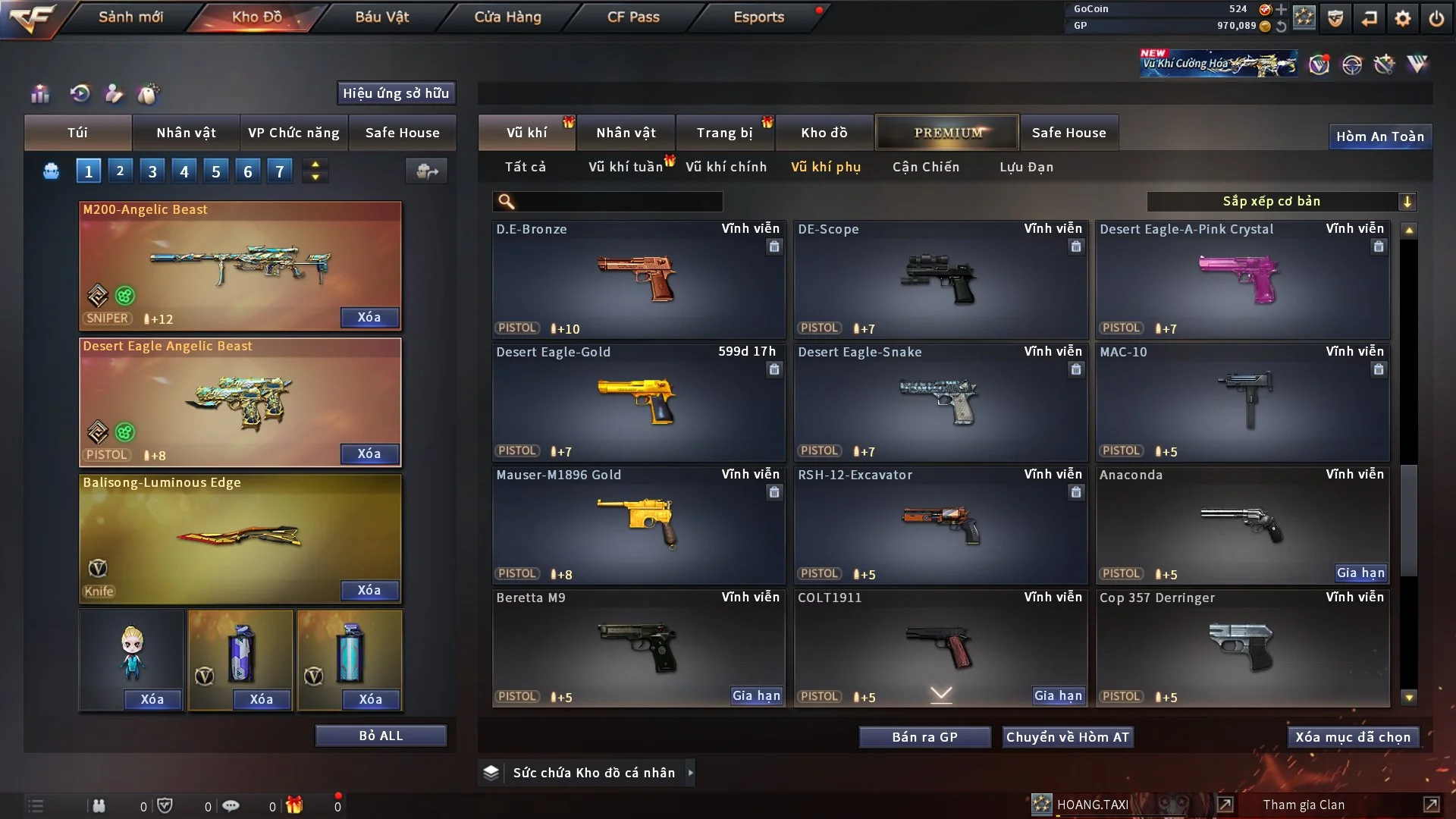Image resolution: width=1456 pixels, height=819 pixels.
Task: Filter by Cận Chiến weapons
Action: (925, 167)
